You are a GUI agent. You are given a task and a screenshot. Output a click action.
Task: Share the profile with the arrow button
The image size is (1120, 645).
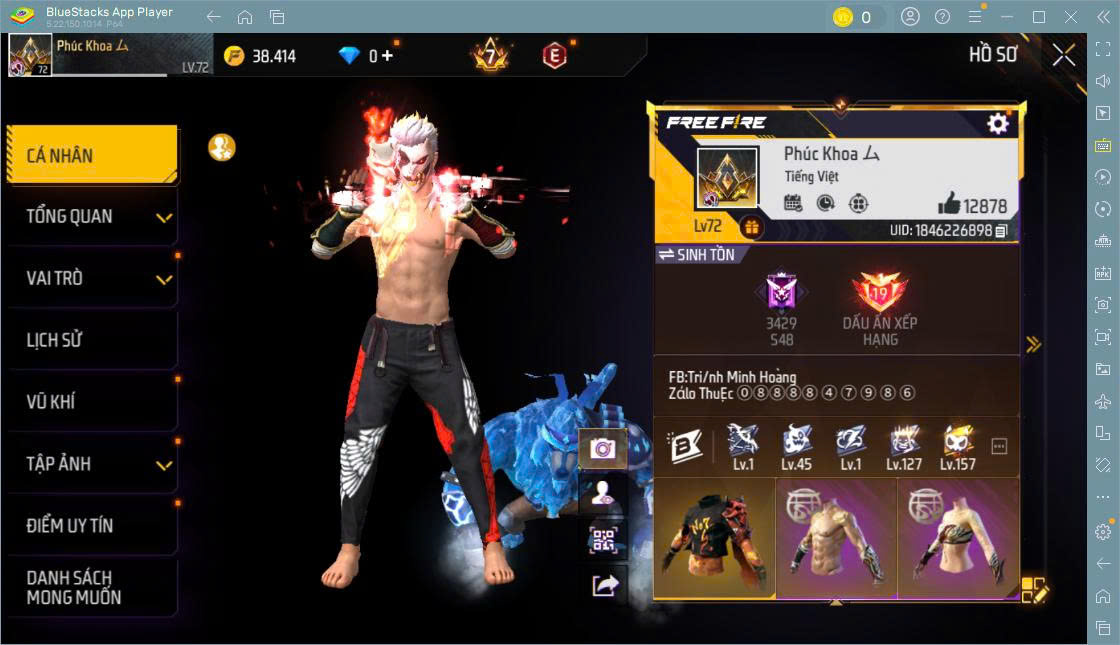[x=603, y=586]
